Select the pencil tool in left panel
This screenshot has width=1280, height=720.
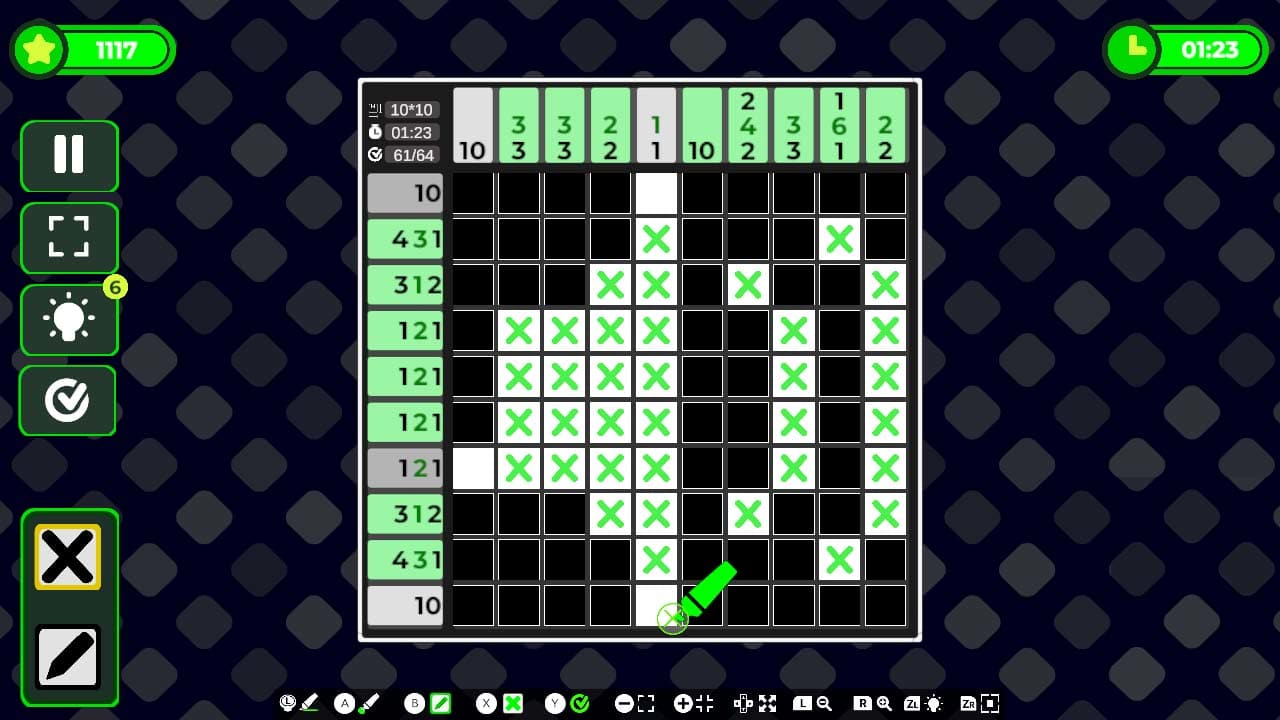[68, 655]
